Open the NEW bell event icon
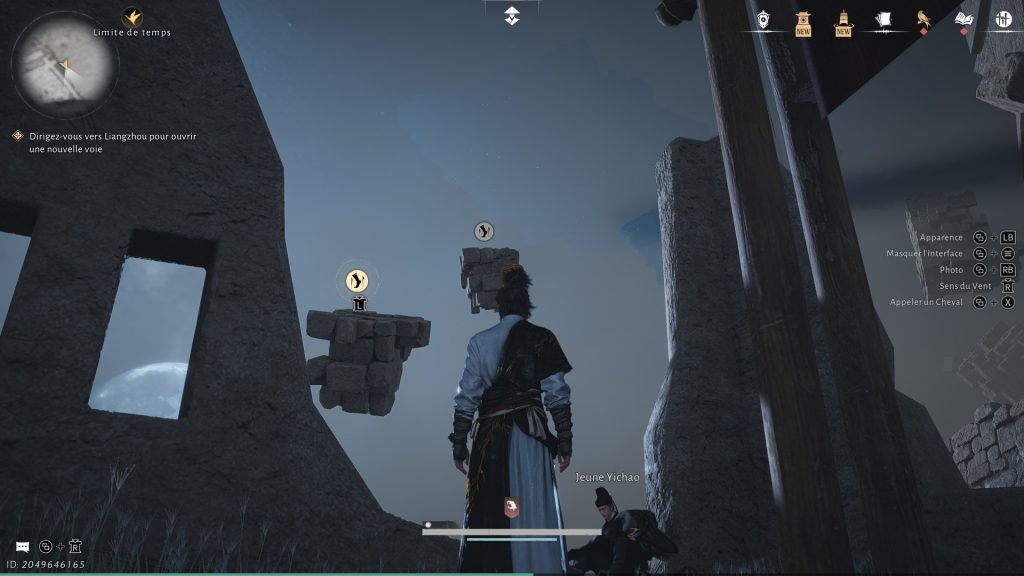 point(843,20)
